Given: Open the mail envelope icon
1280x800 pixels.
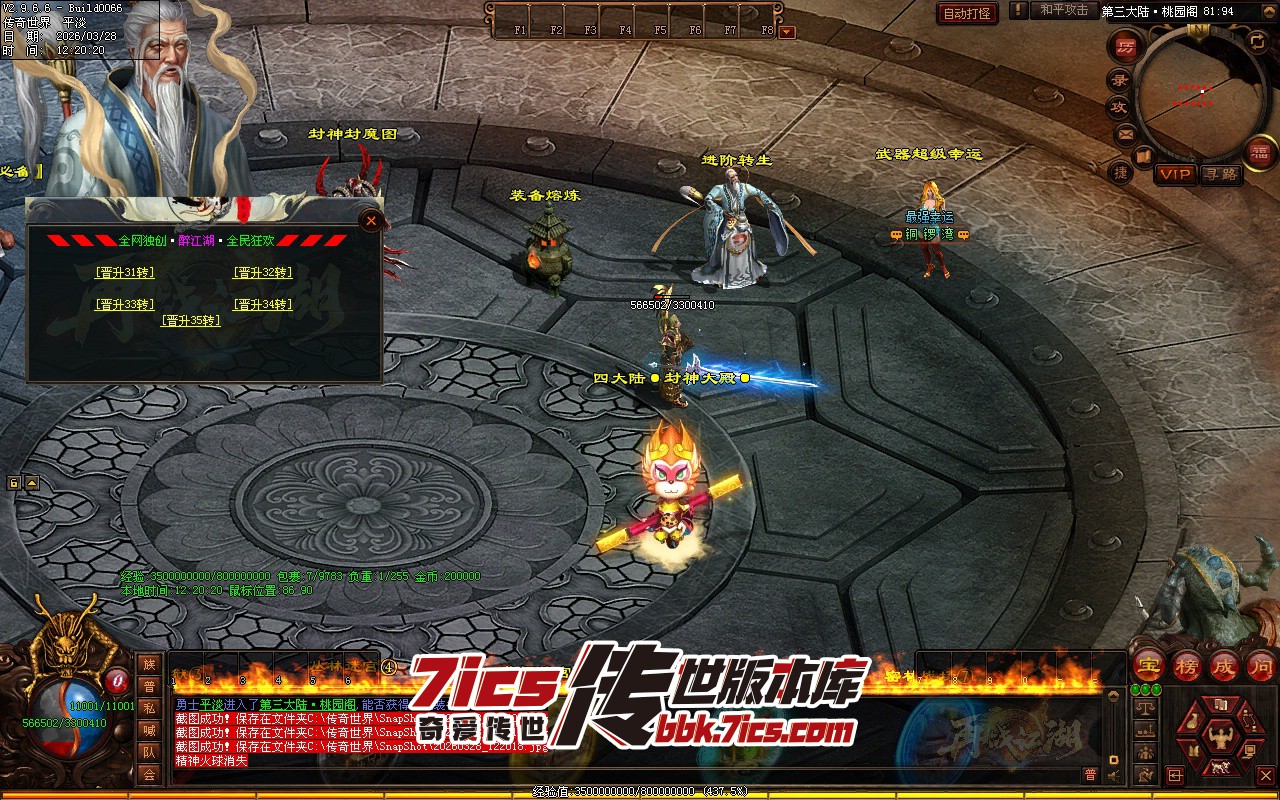Looking at the screenshot, I should (x=1126, y=133).
